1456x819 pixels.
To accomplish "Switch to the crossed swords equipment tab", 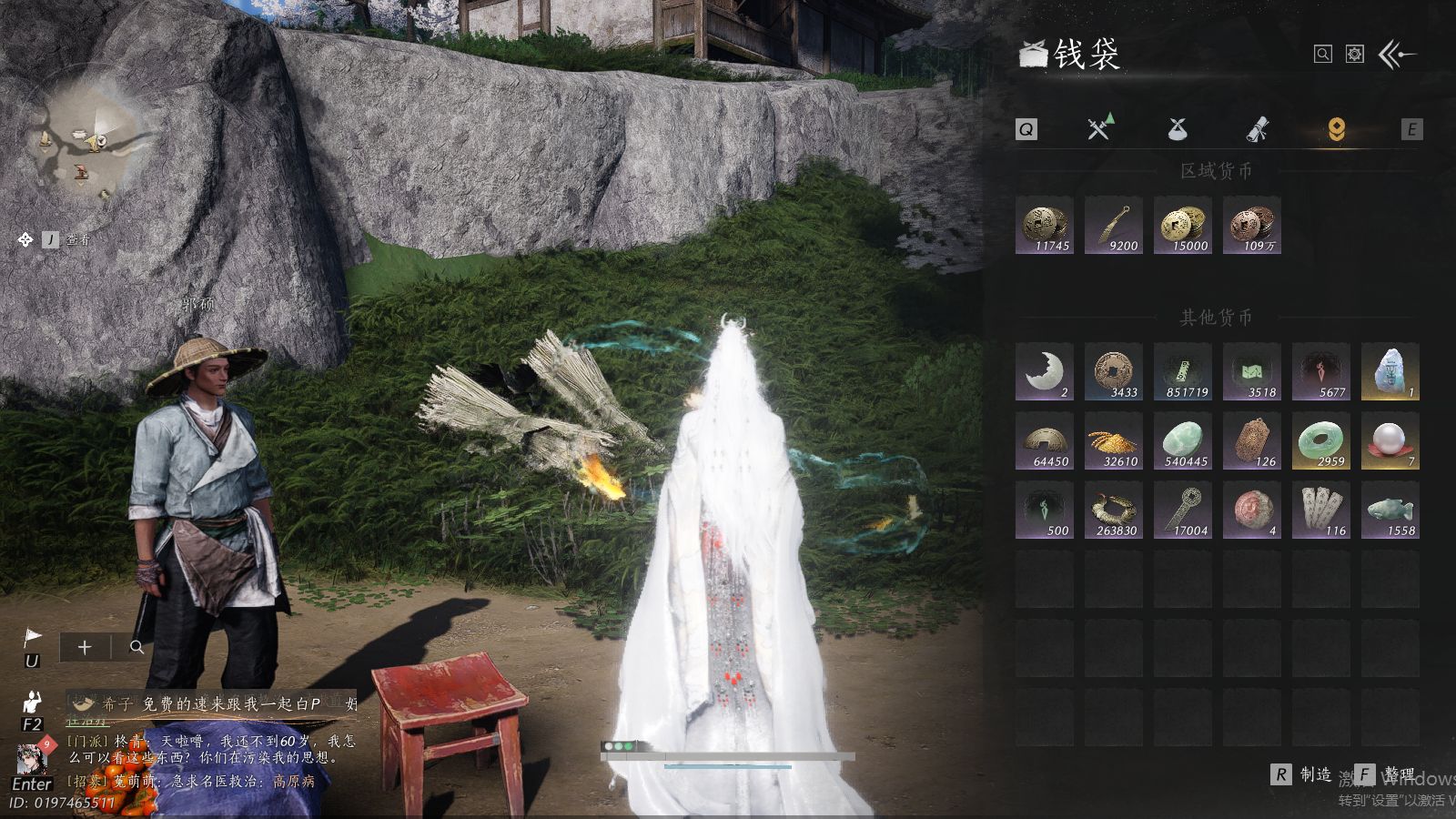I will [1100, 128].
